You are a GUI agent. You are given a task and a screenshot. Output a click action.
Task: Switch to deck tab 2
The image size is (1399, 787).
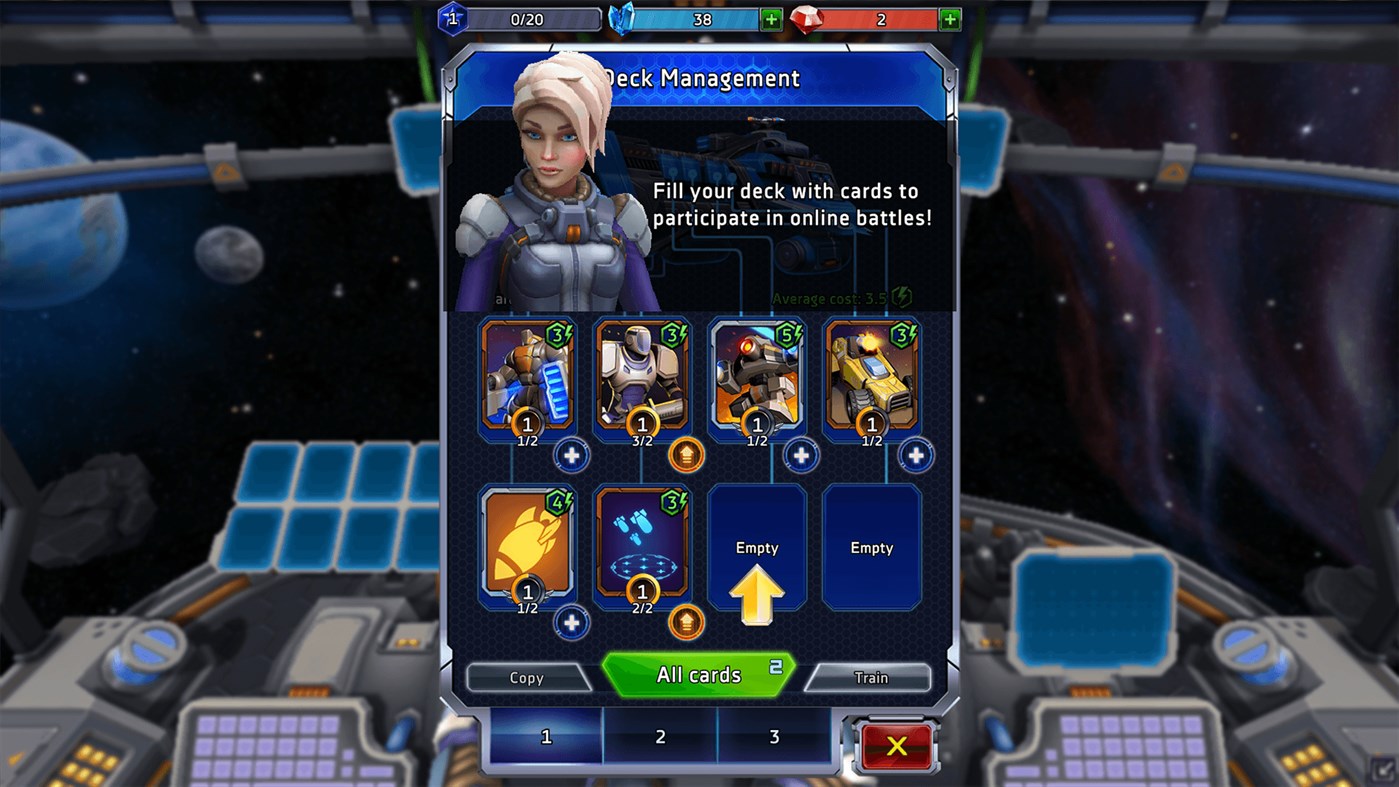[x=660, y=737]
